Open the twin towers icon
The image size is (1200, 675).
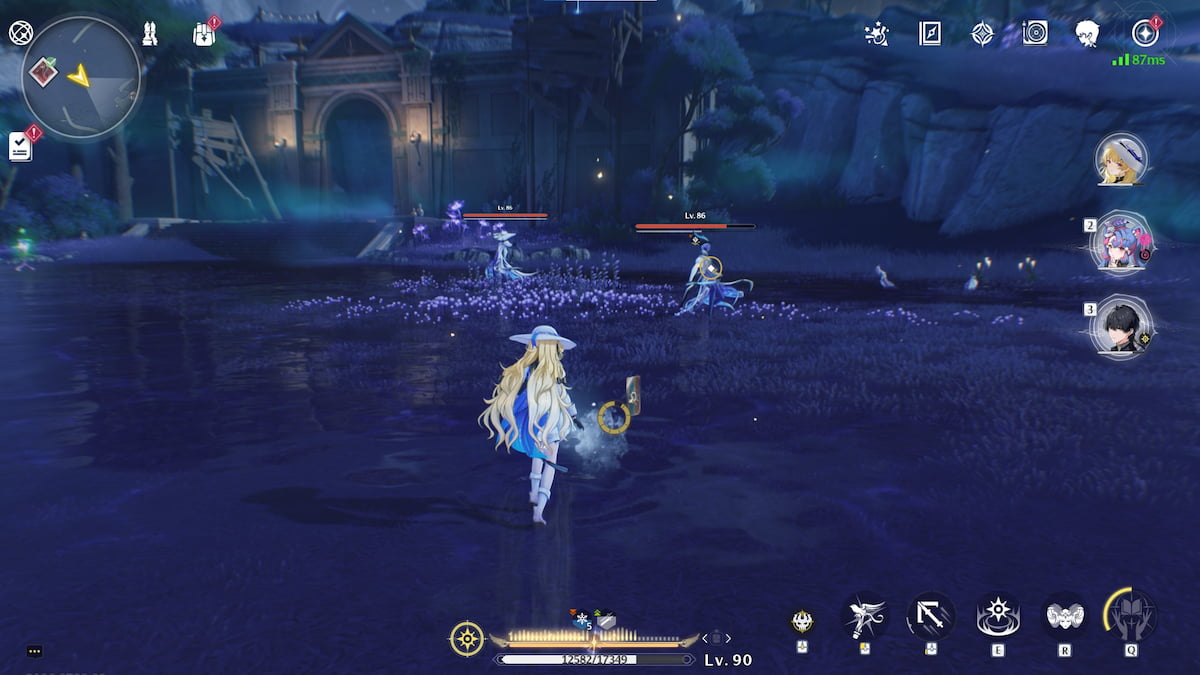(150, 33)
